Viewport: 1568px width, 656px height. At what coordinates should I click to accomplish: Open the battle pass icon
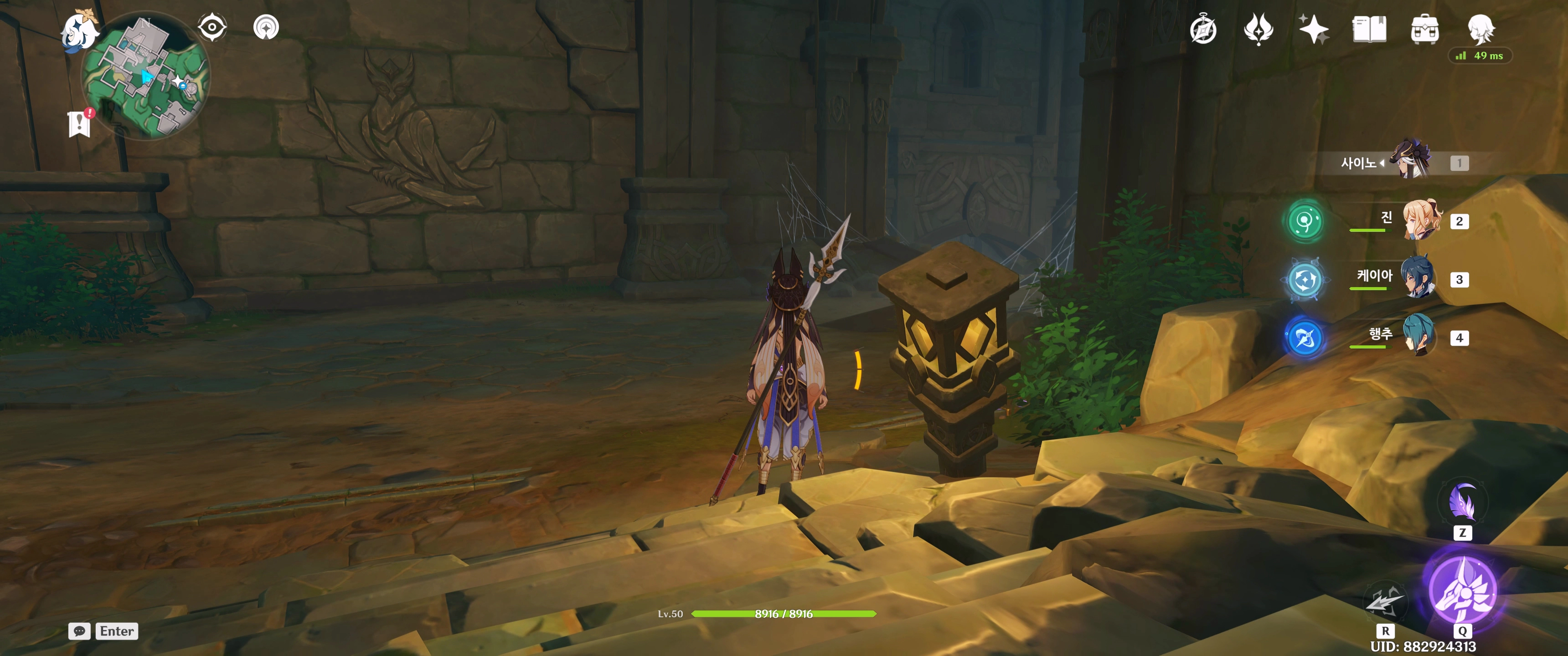tap(1258, 29)
